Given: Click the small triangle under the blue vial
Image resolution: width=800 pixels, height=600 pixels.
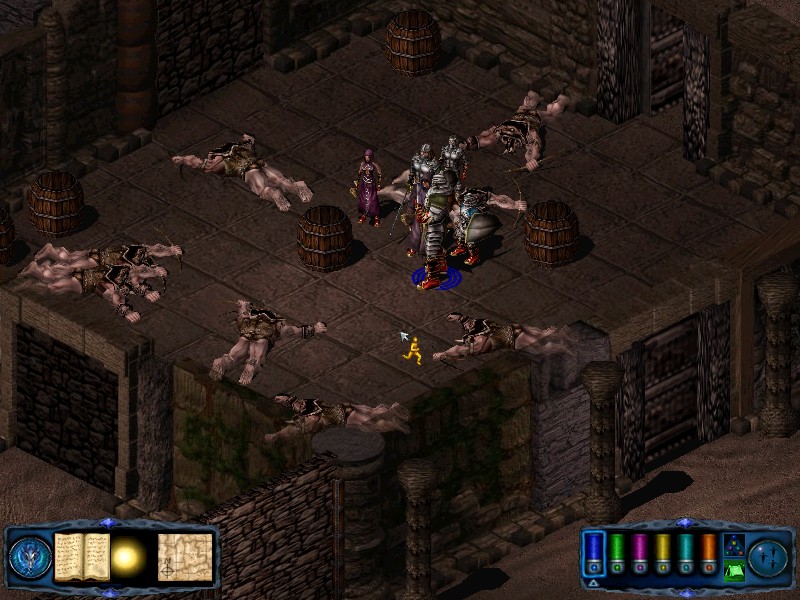Looking at the screenshot, I should [x=594, y=582].
